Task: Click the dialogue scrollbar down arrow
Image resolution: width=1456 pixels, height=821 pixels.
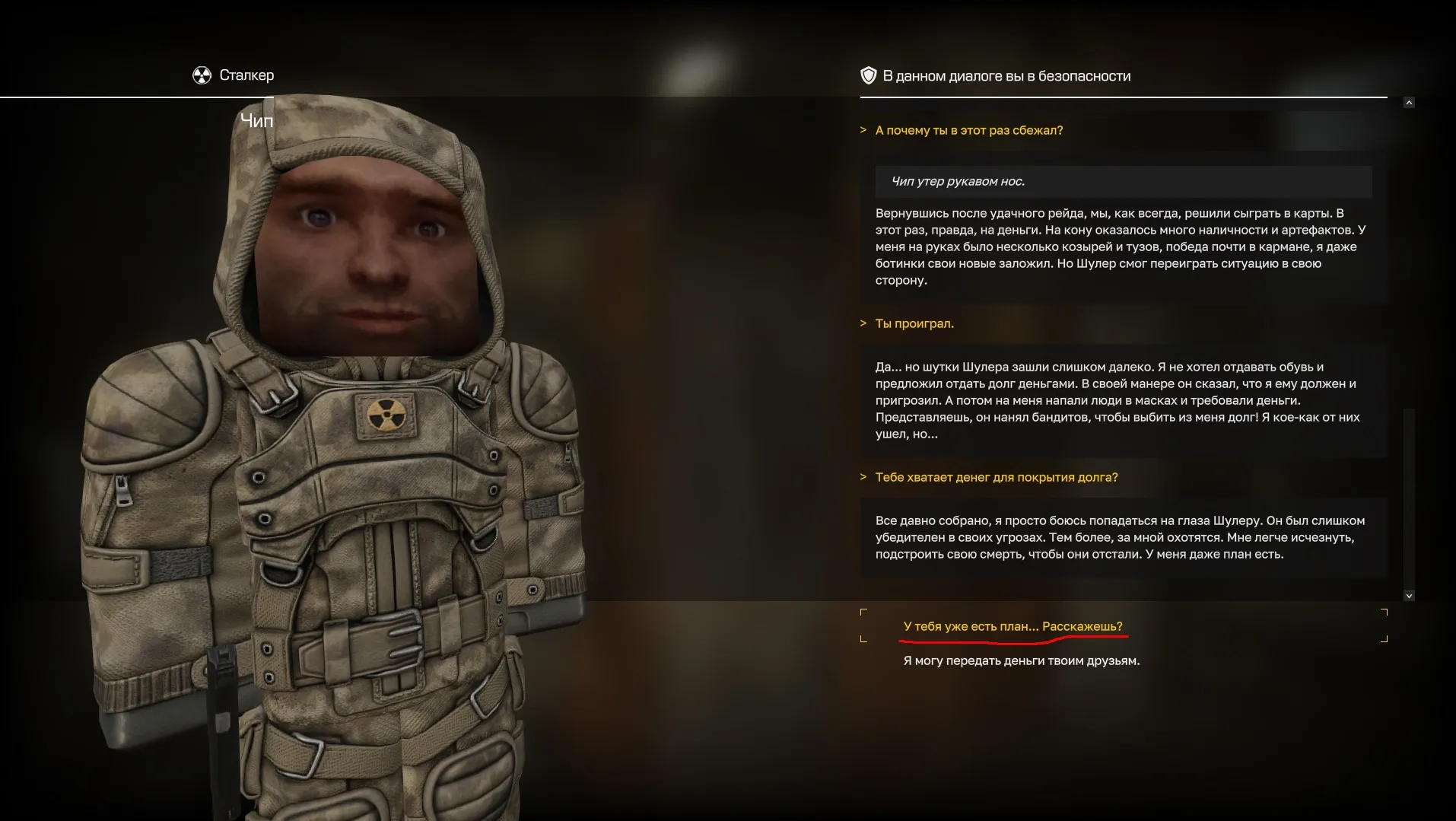Action: (1409, 596)
